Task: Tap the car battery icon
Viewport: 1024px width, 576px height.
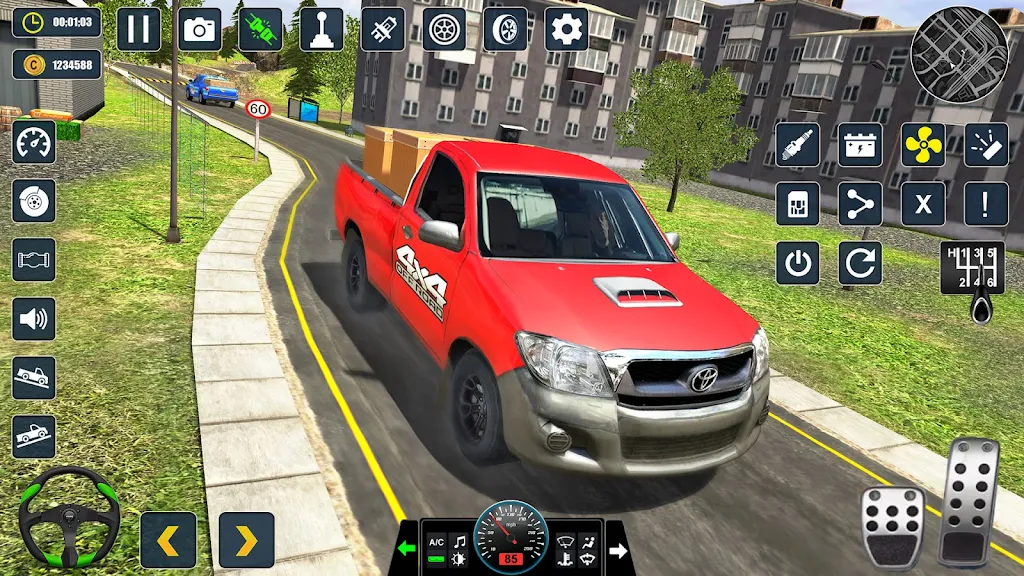Action: 860,145
